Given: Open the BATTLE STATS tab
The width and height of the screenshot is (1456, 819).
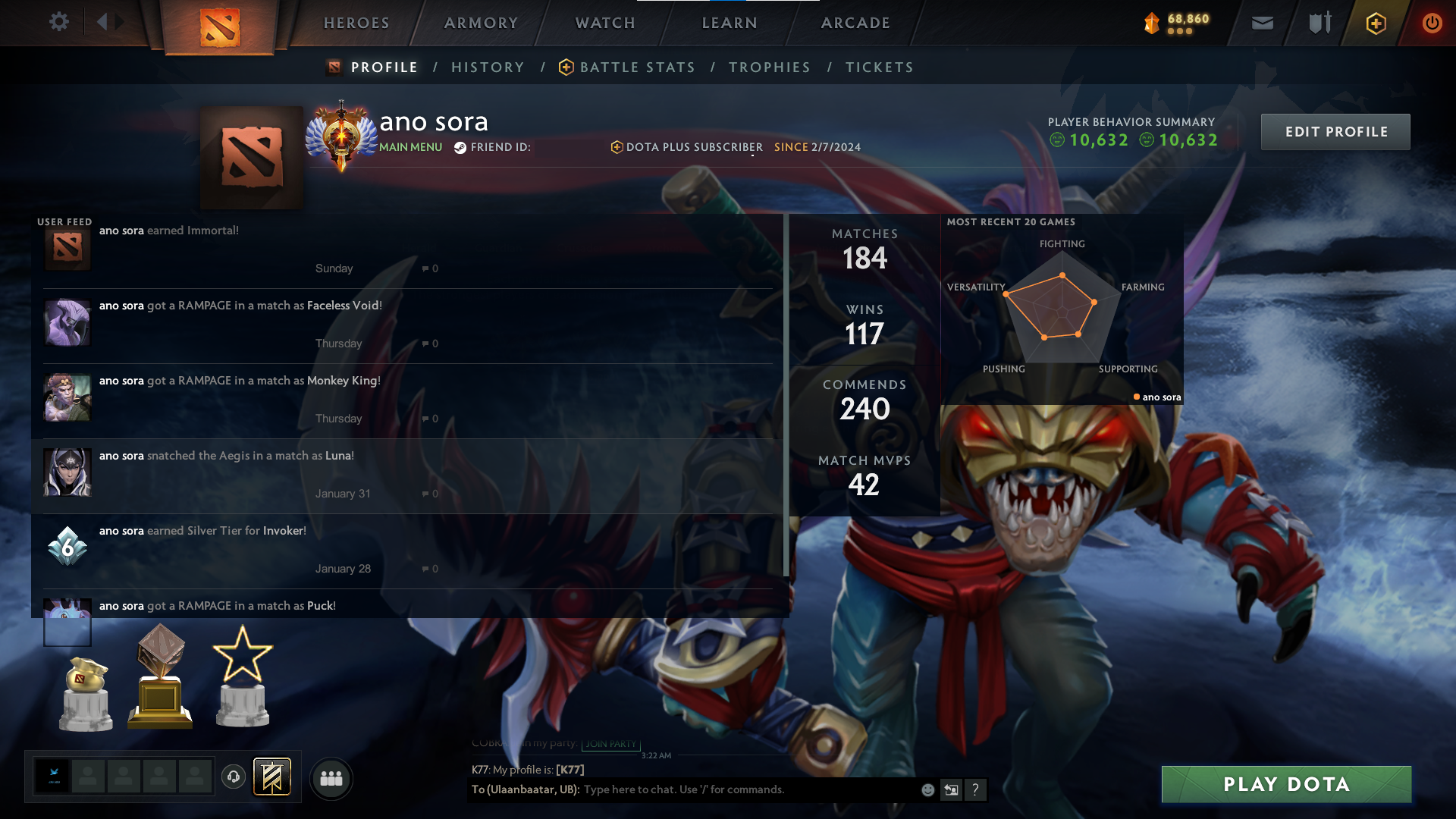Looking at the screenshot, I should [x=637, y=67].
